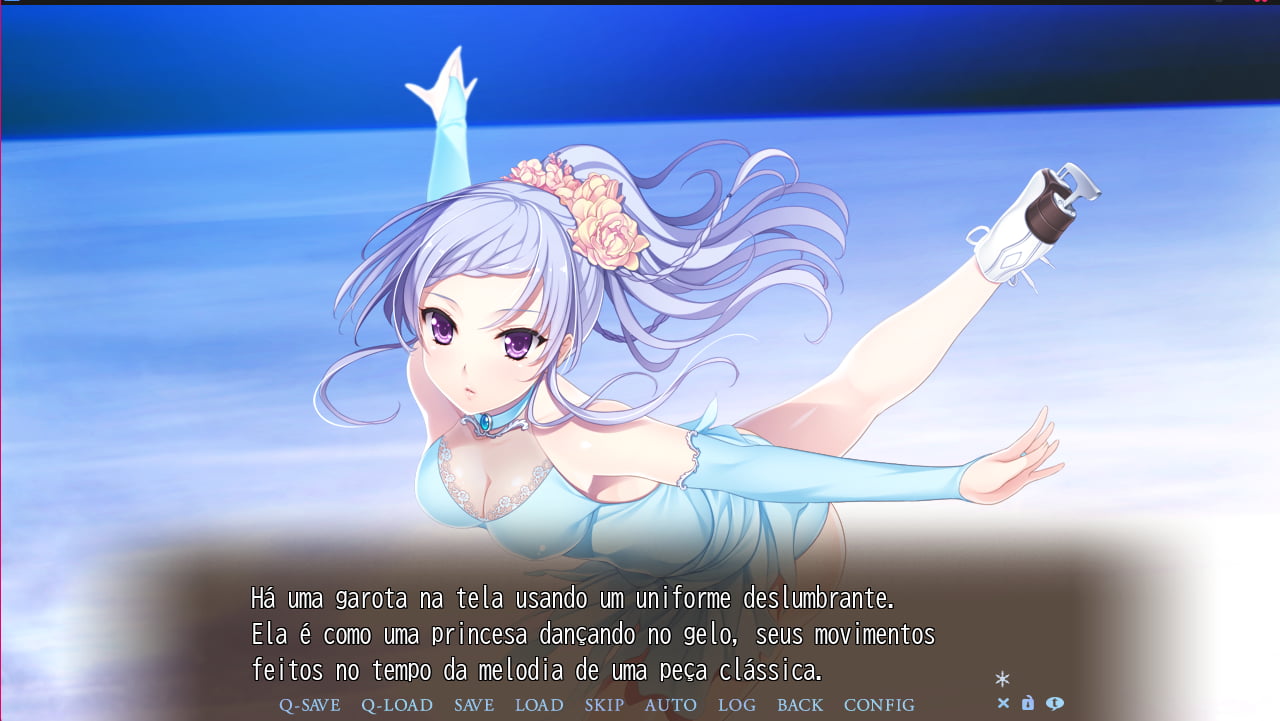Viewport: 1280px width, 721px height.
Task: Step BACK to the previous line
Action: (800, 705)
